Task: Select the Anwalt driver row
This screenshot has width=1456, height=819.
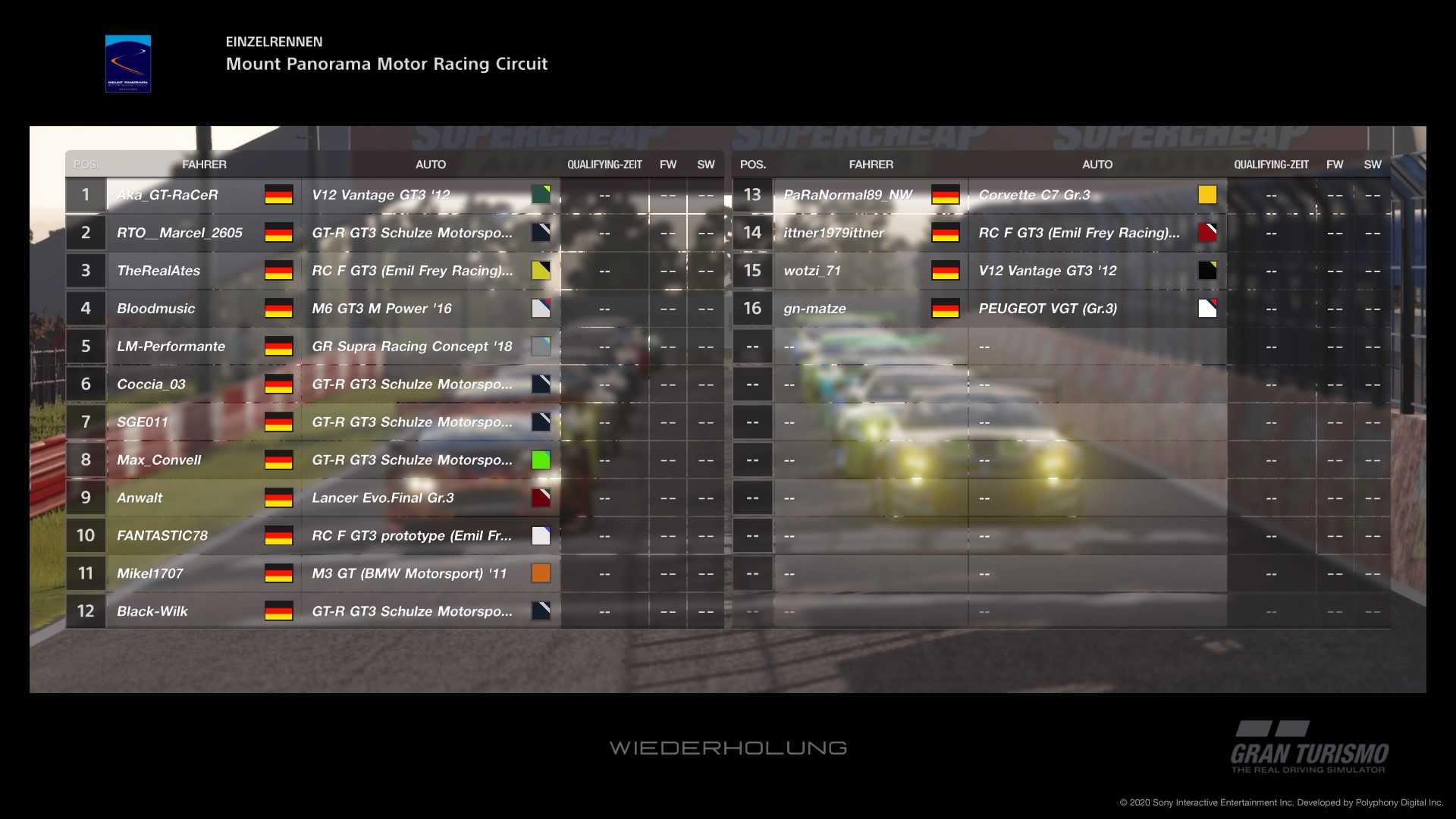Action: click(x=140, y=498)
